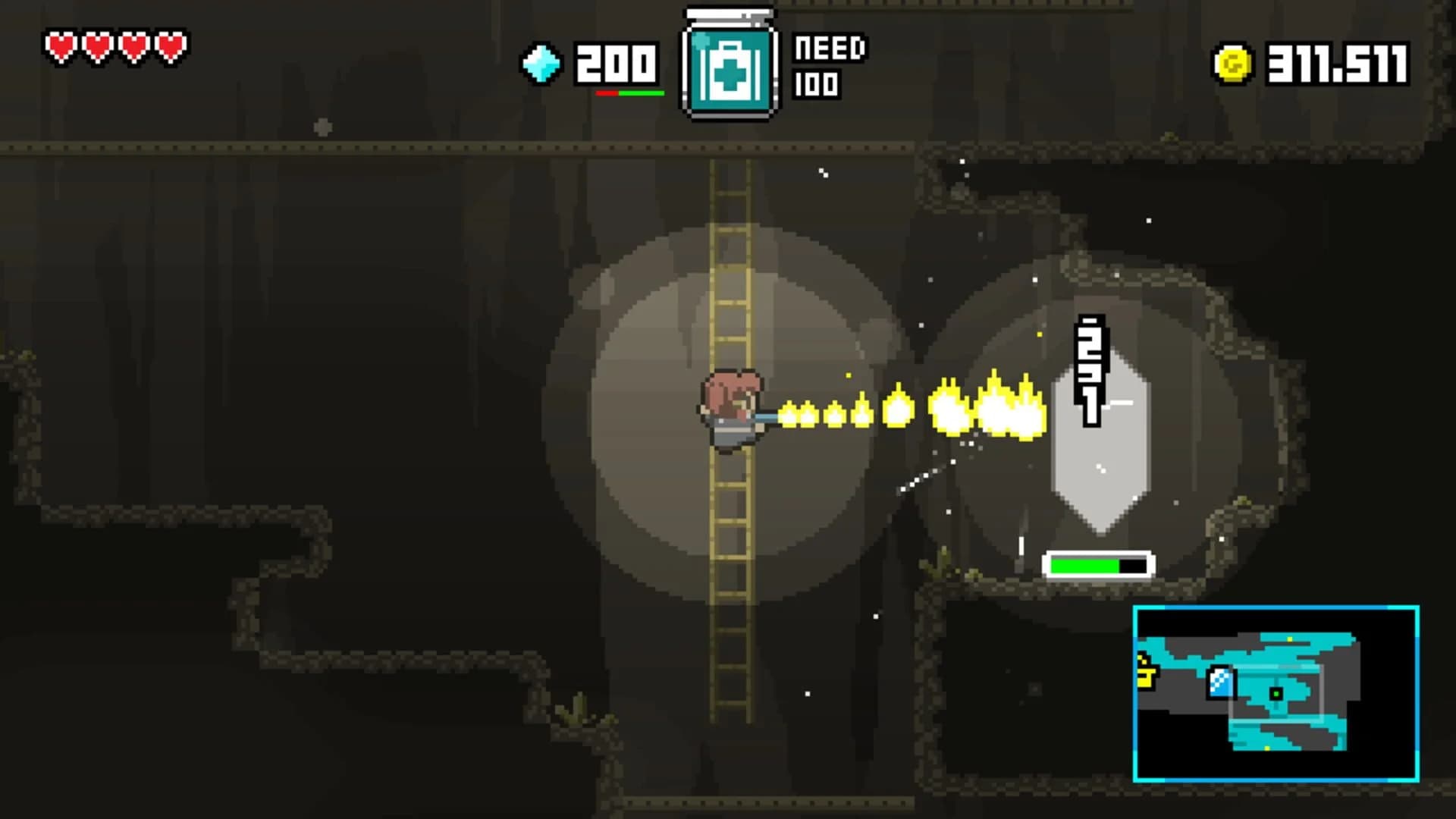1456x819 pixels.
Task: Click the diamond marker on the minimap
Action: [1219, 684]
